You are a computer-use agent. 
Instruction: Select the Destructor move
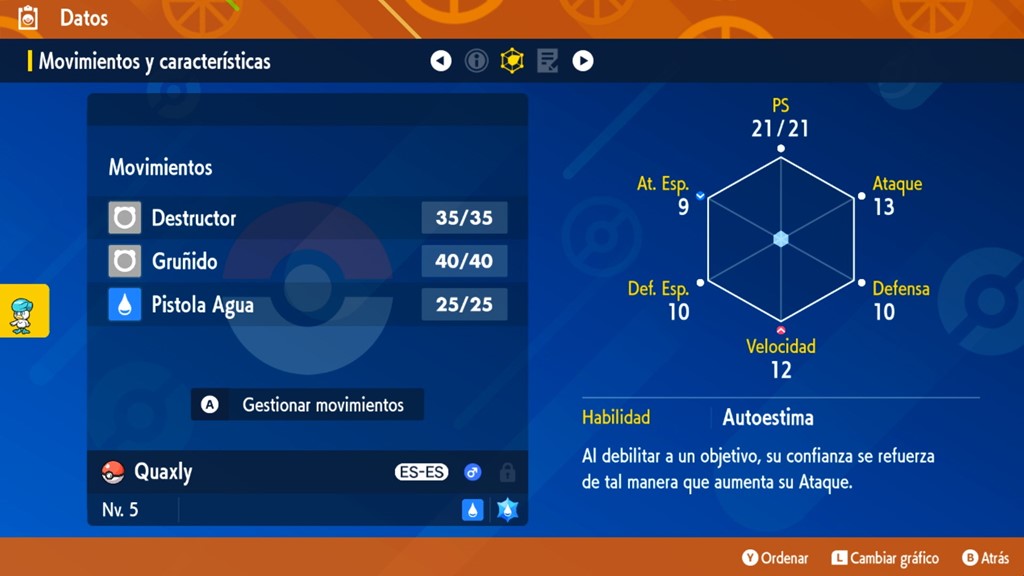pyautogui.click(x=307, y=218)
